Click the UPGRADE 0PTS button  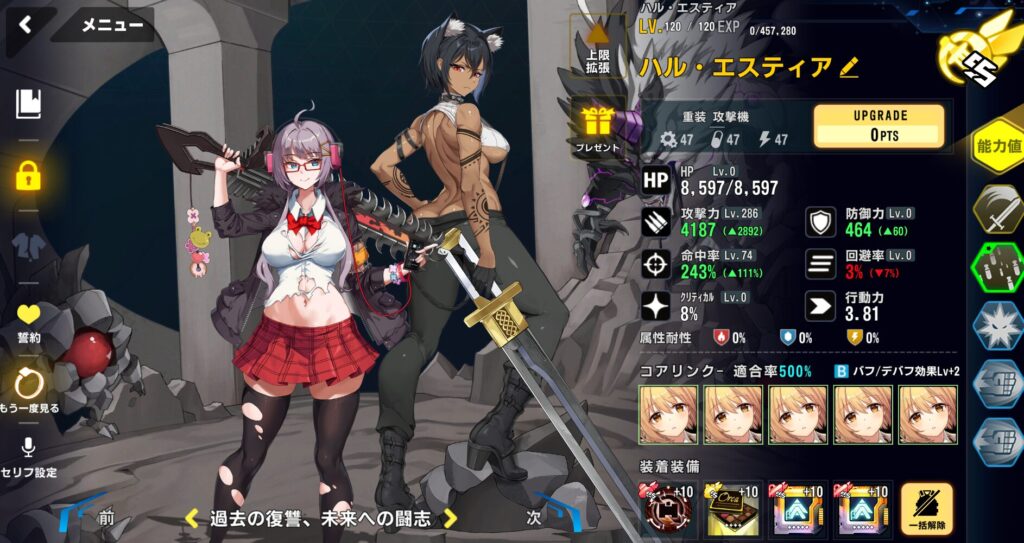[880, 126]
